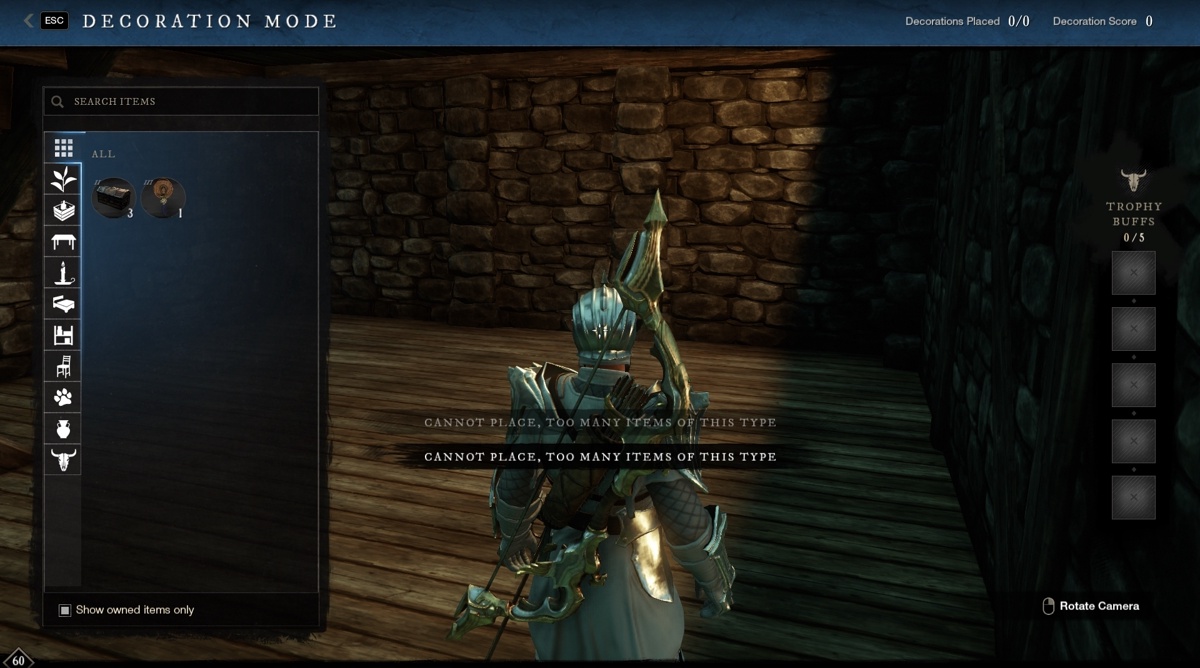Toggle Show owned items only checkbox

(65, 610)
